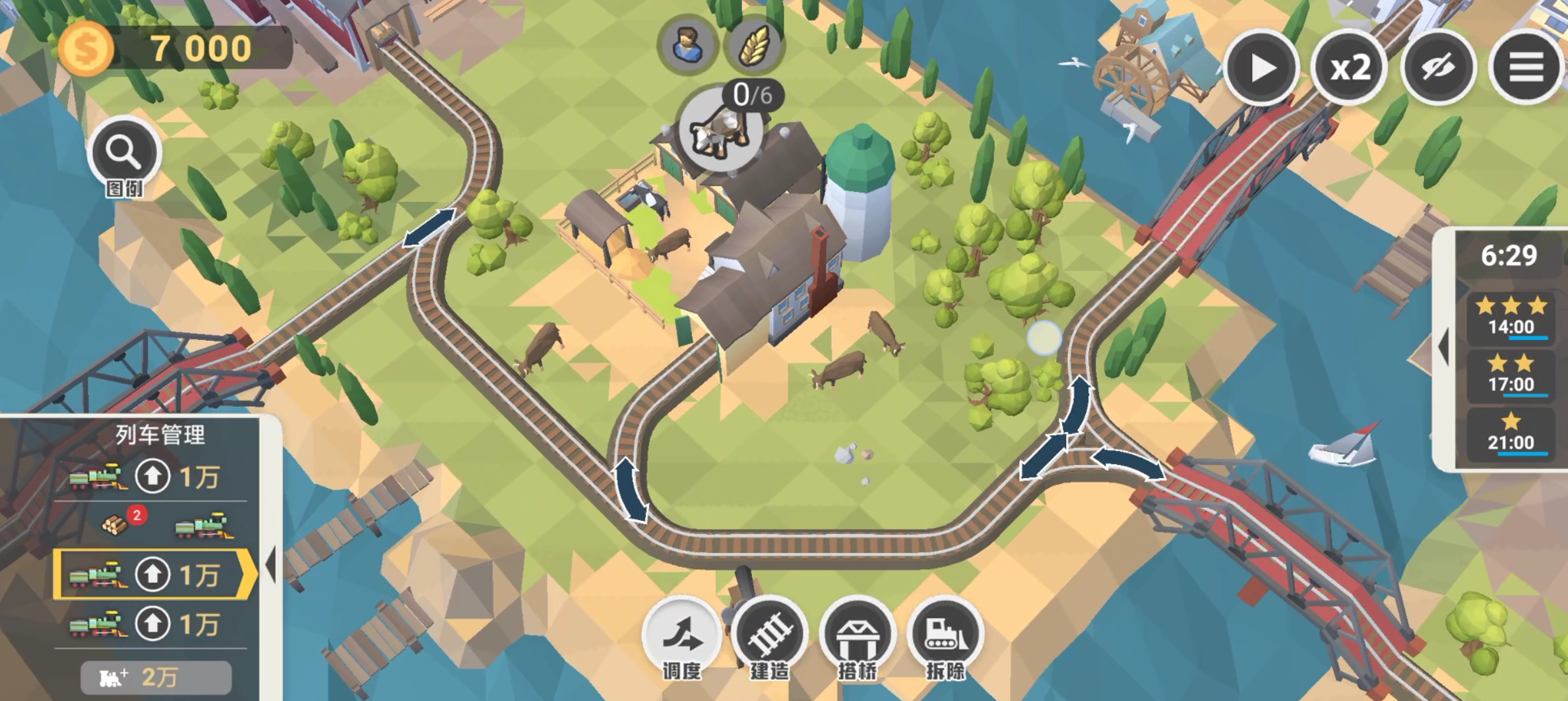Screen dimensions: 1568x701
Task: Upgrade the highlighted train for 1万
Action: click(x=153, y=574)
